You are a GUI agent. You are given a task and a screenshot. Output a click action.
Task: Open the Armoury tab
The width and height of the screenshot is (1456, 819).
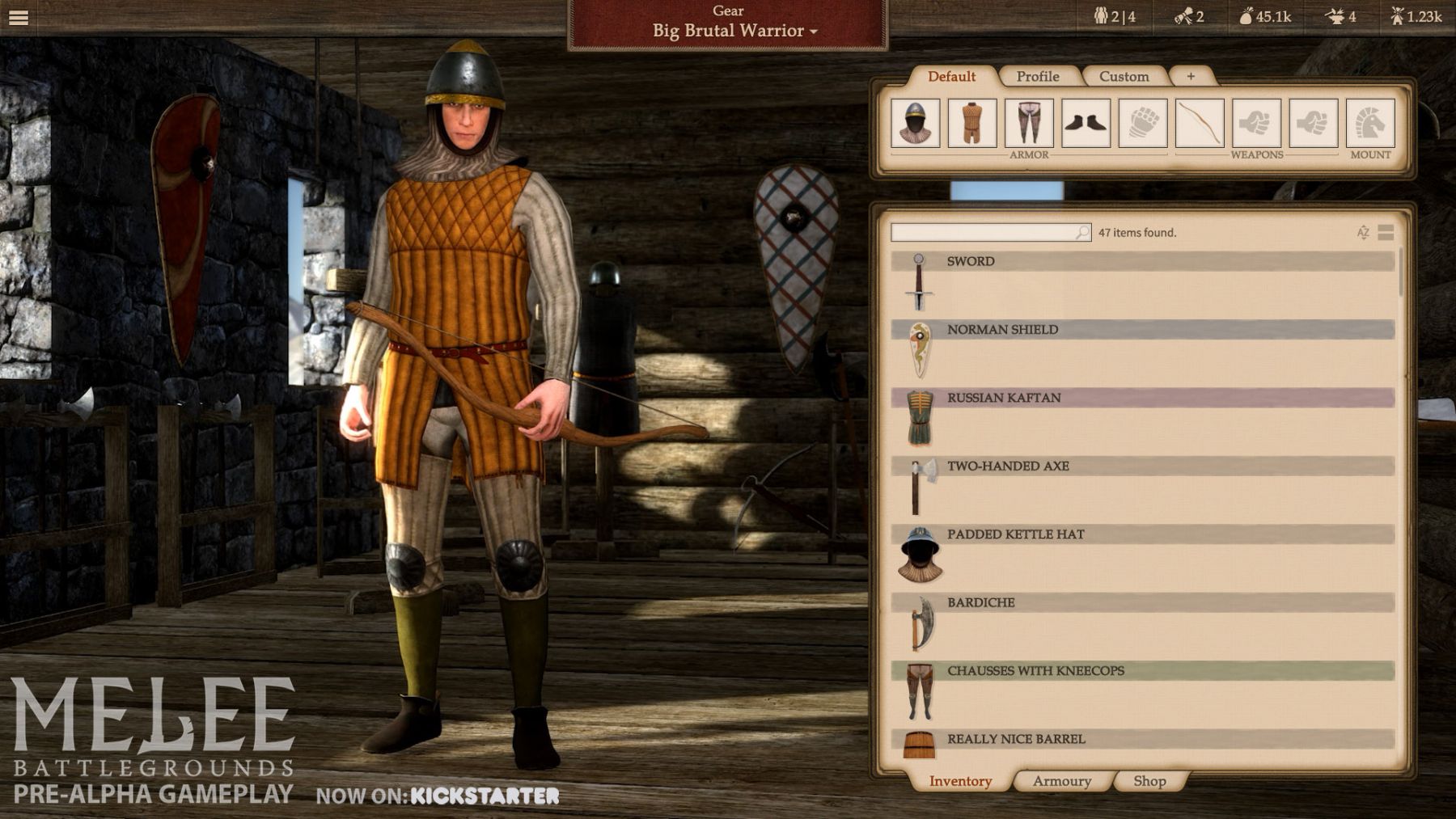pos(1061,781)
